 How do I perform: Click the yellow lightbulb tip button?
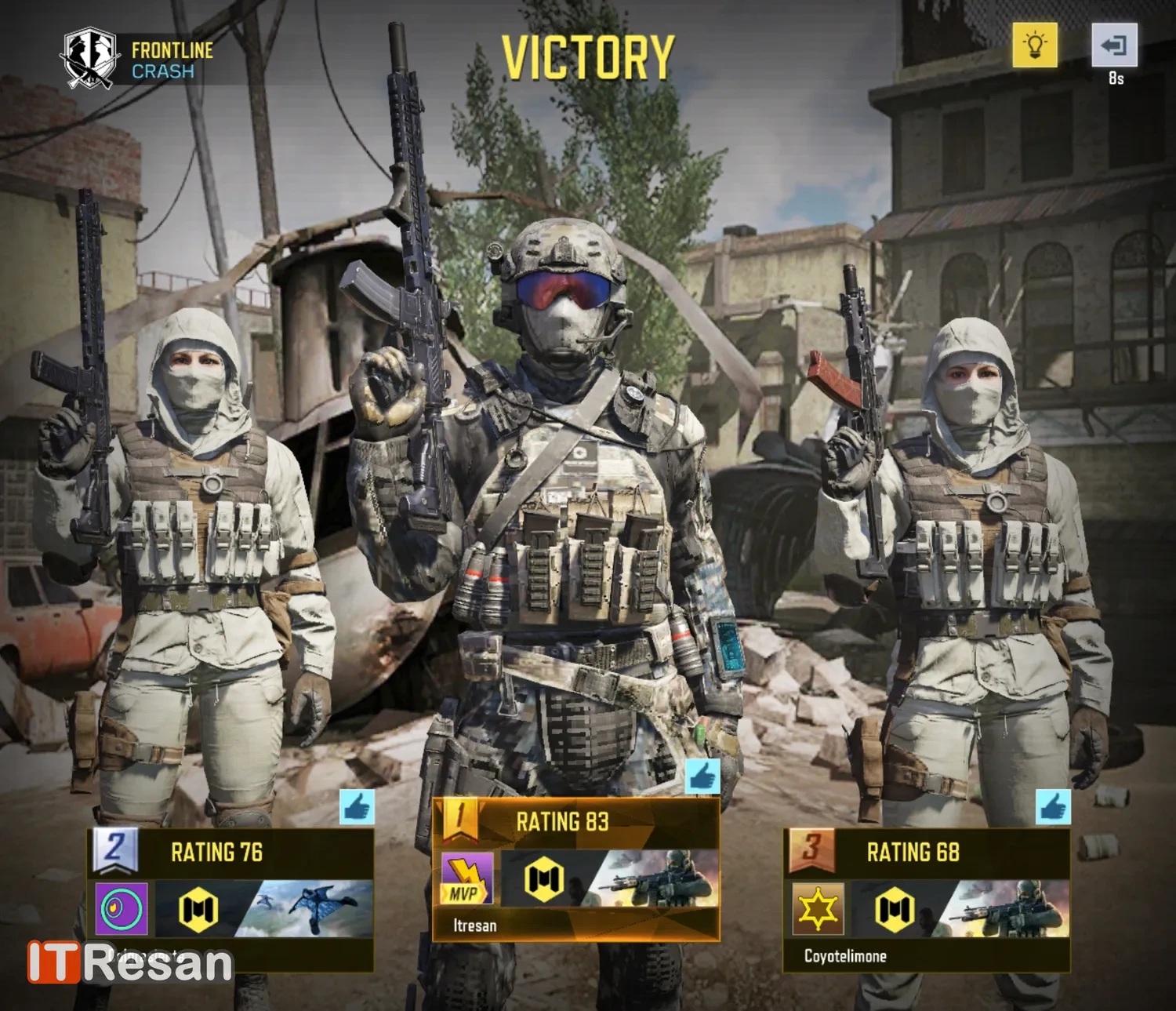(x=1034, y=44)
